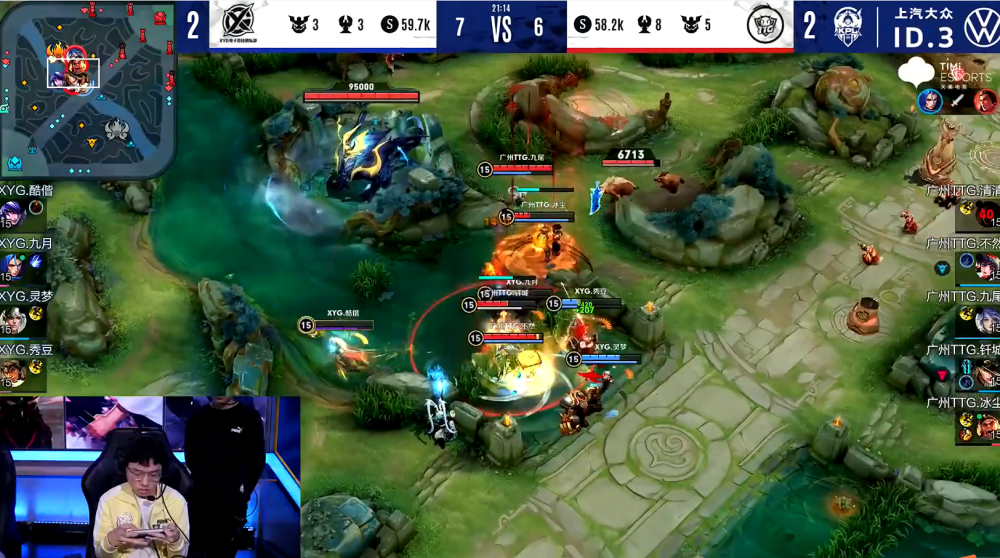Choose 广州TTG.冰尘 hero portrait
This screenshot has height=558, width=1000.
(986, 427)
